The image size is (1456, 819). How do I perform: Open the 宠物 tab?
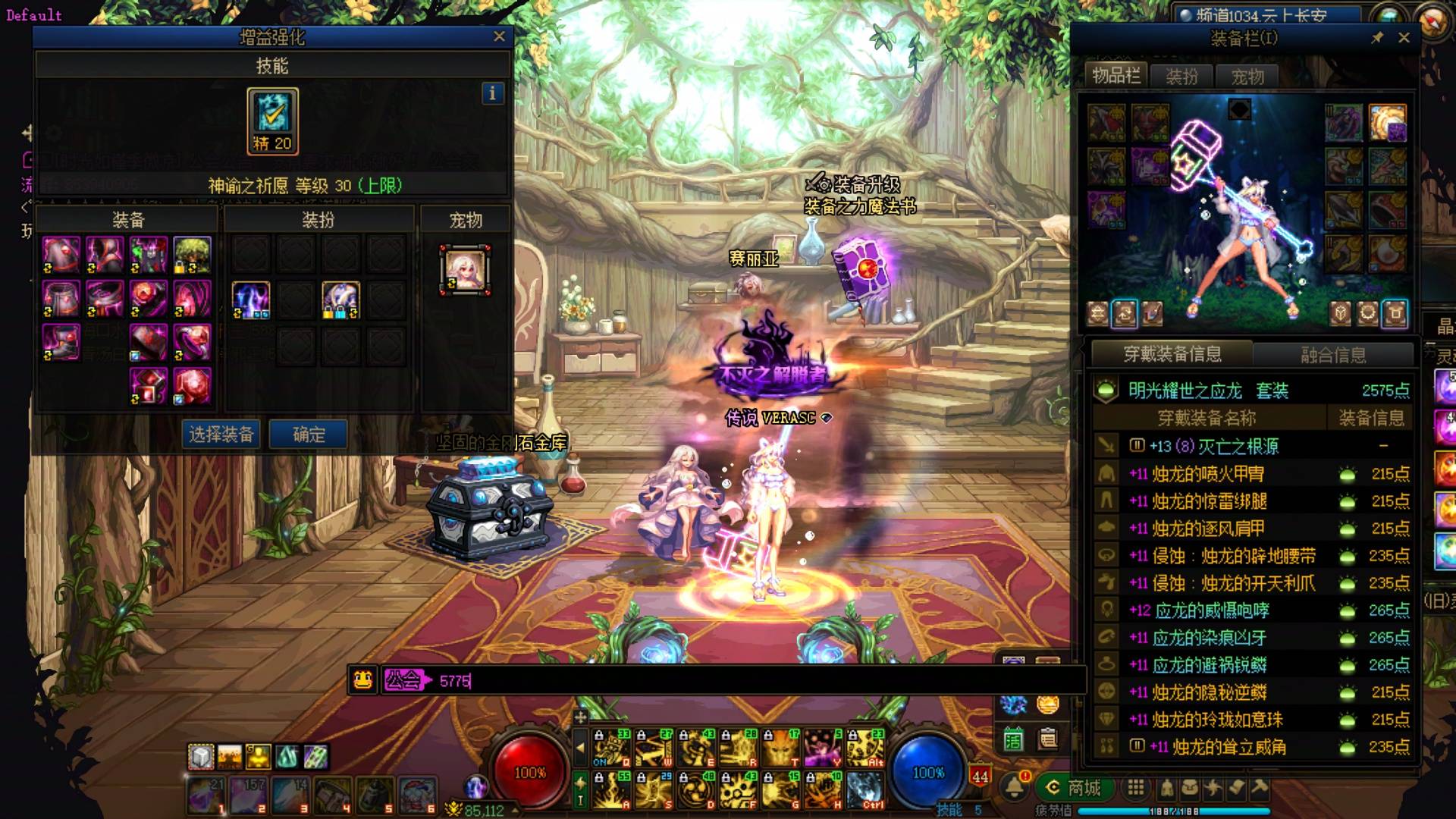tap(1247, 77)
